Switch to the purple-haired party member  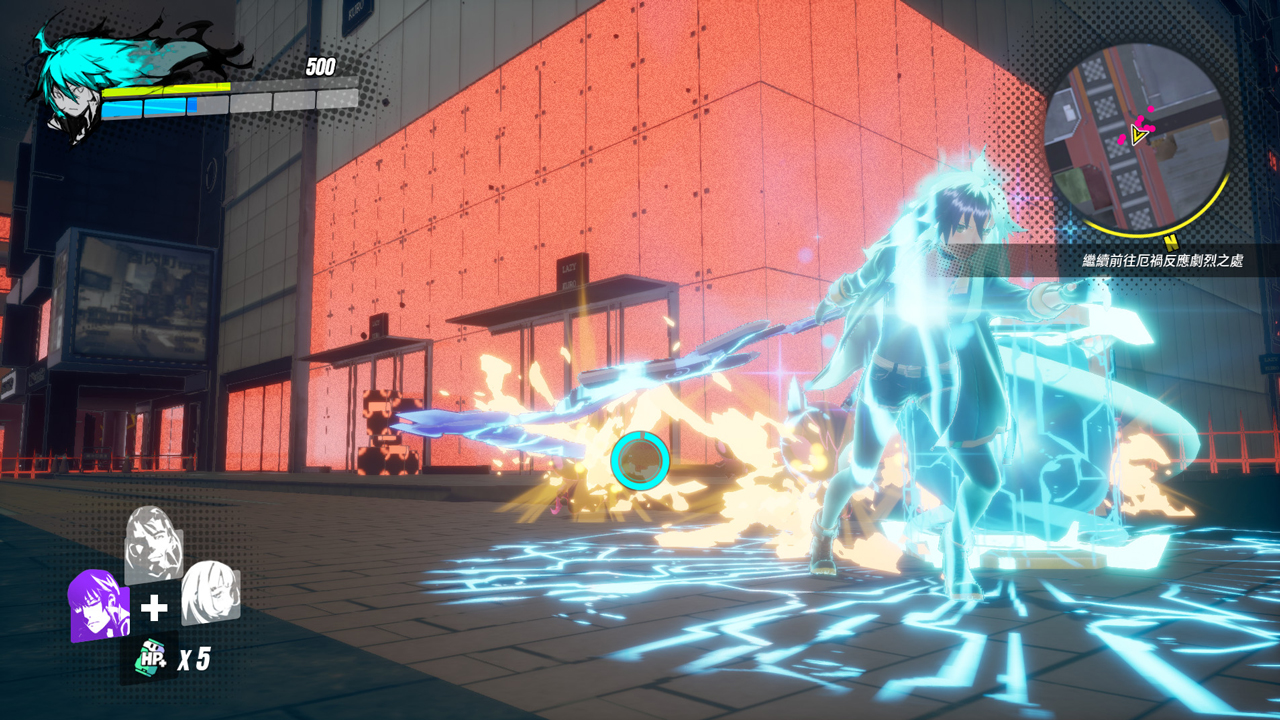(97, 606)
